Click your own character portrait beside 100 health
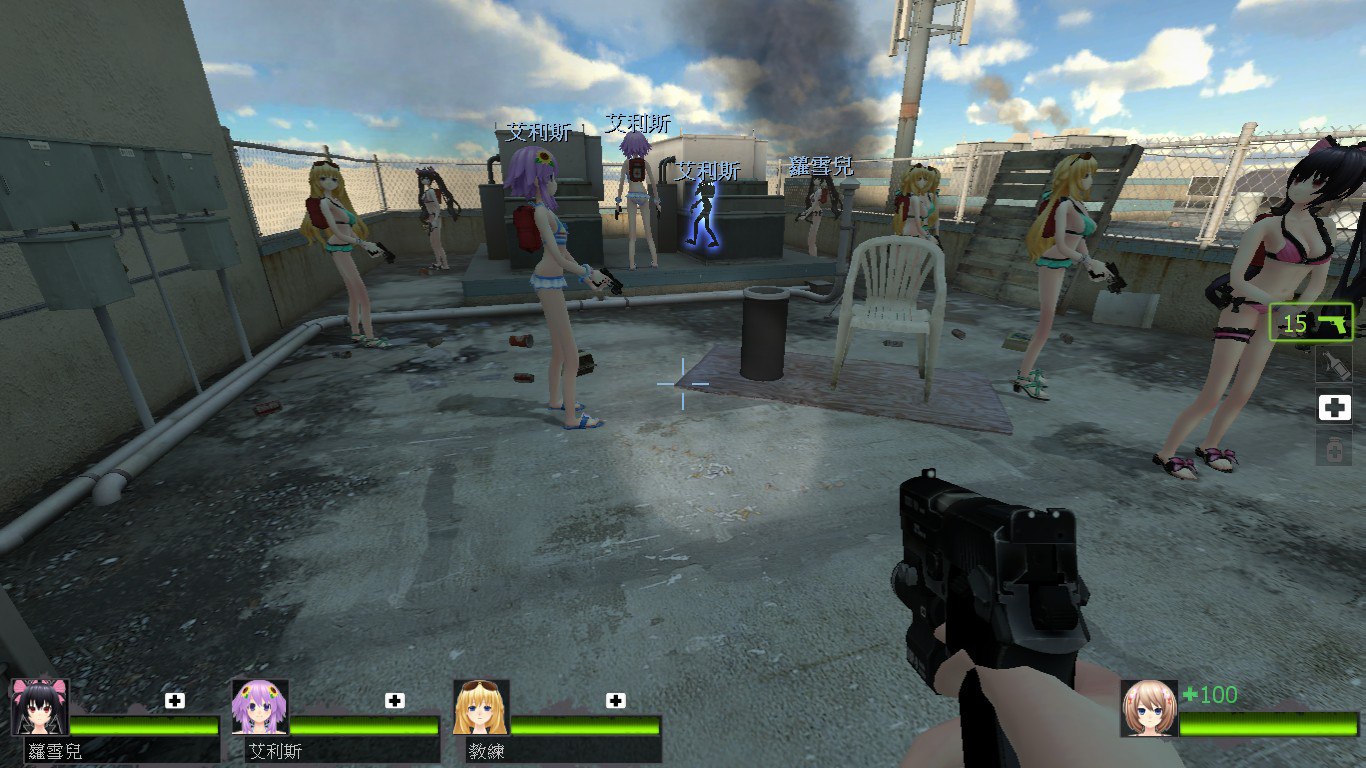The width and height of the screenshot is (1366, 768). (1149, 708)
